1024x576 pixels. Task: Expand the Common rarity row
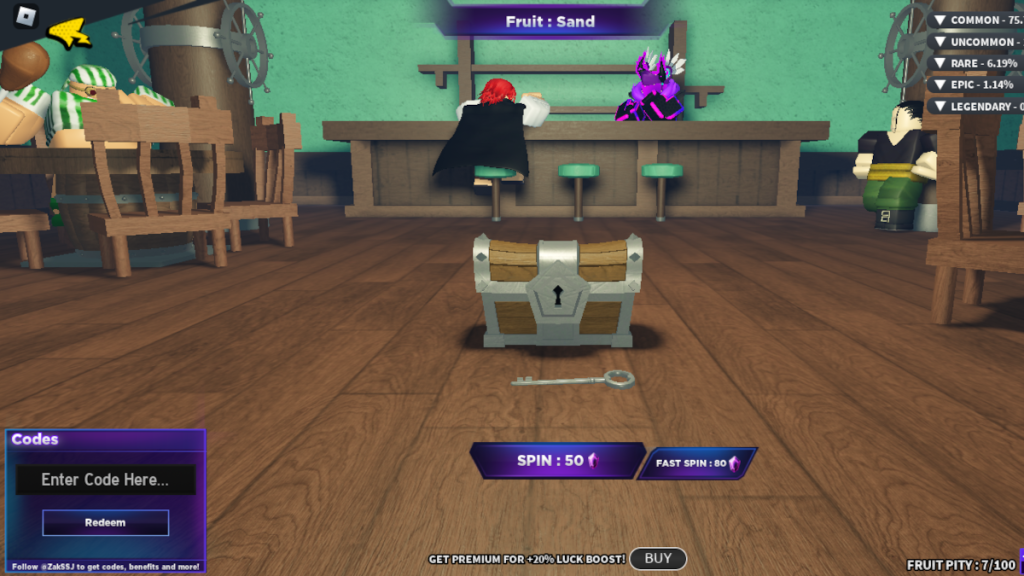click(975, 20)
